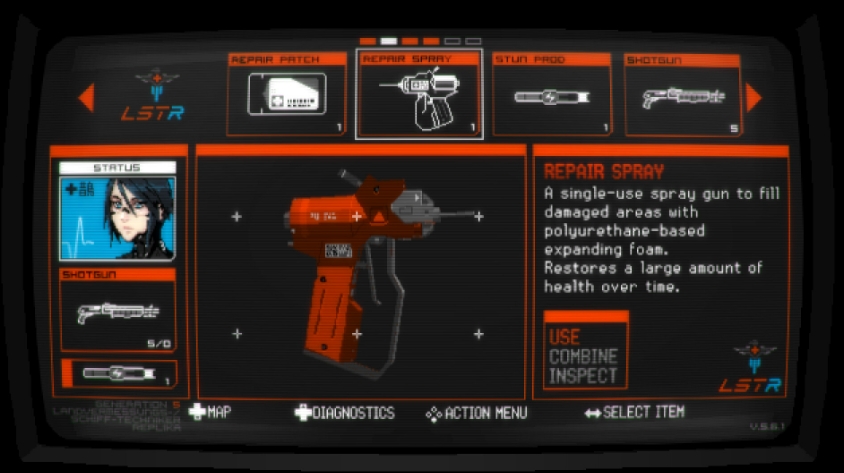Choose USE in the action menu
Image resolution: width=844 pixels, height=473 pixels.
click(x=565, y=337)
